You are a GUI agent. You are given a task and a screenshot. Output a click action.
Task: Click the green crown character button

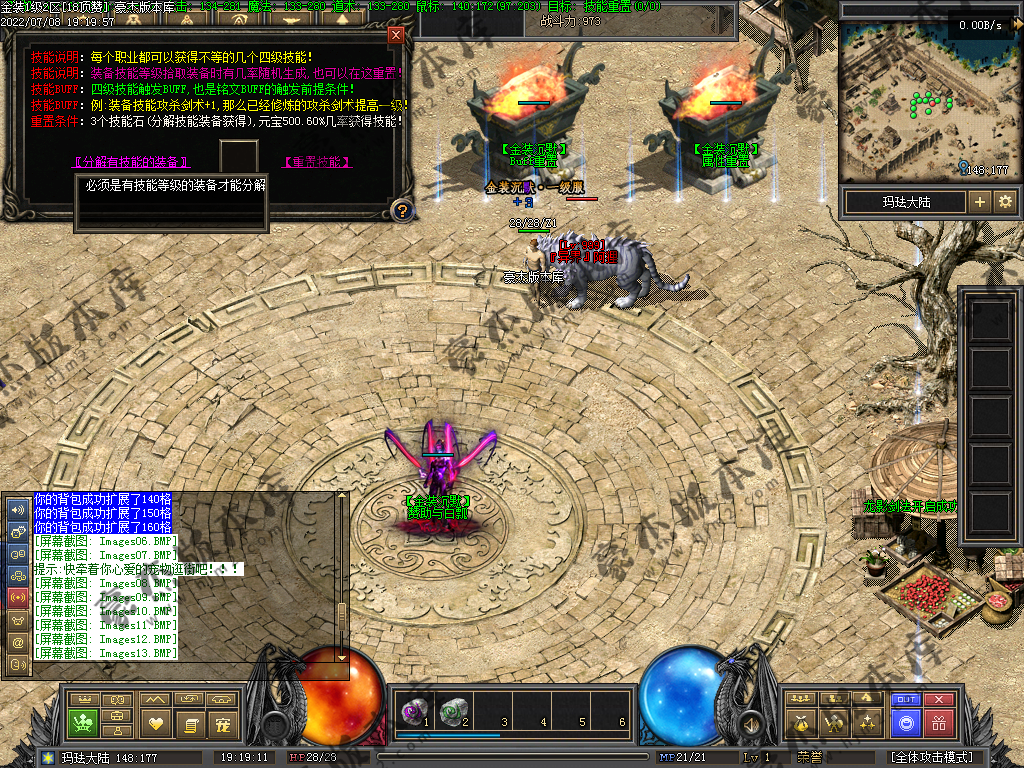pos(82,722)
